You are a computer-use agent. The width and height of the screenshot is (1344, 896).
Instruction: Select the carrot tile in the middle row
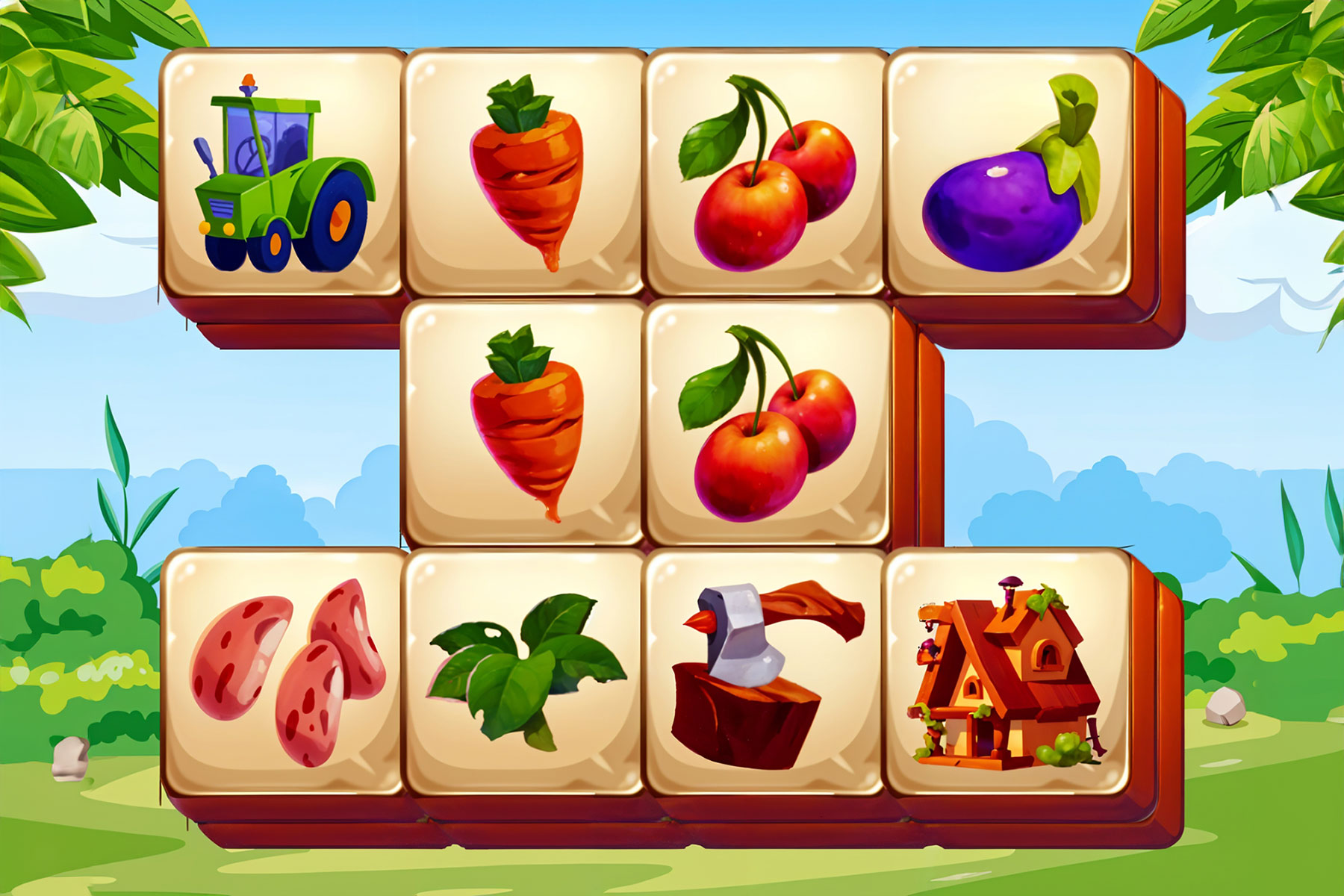pyautogui.click(x=523, y=426)
